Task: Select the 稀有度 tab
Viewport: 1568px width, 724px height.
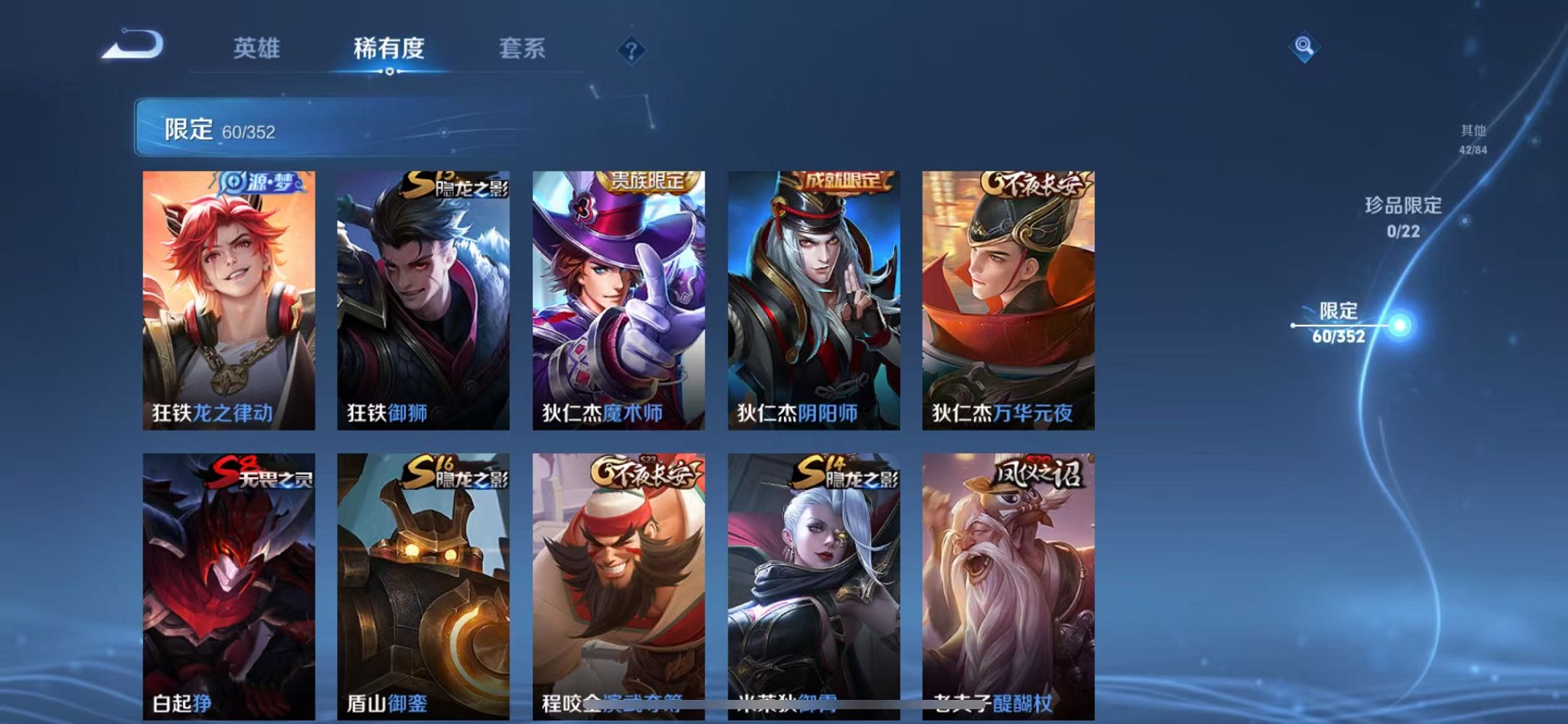Action: (x=389, y=47)
